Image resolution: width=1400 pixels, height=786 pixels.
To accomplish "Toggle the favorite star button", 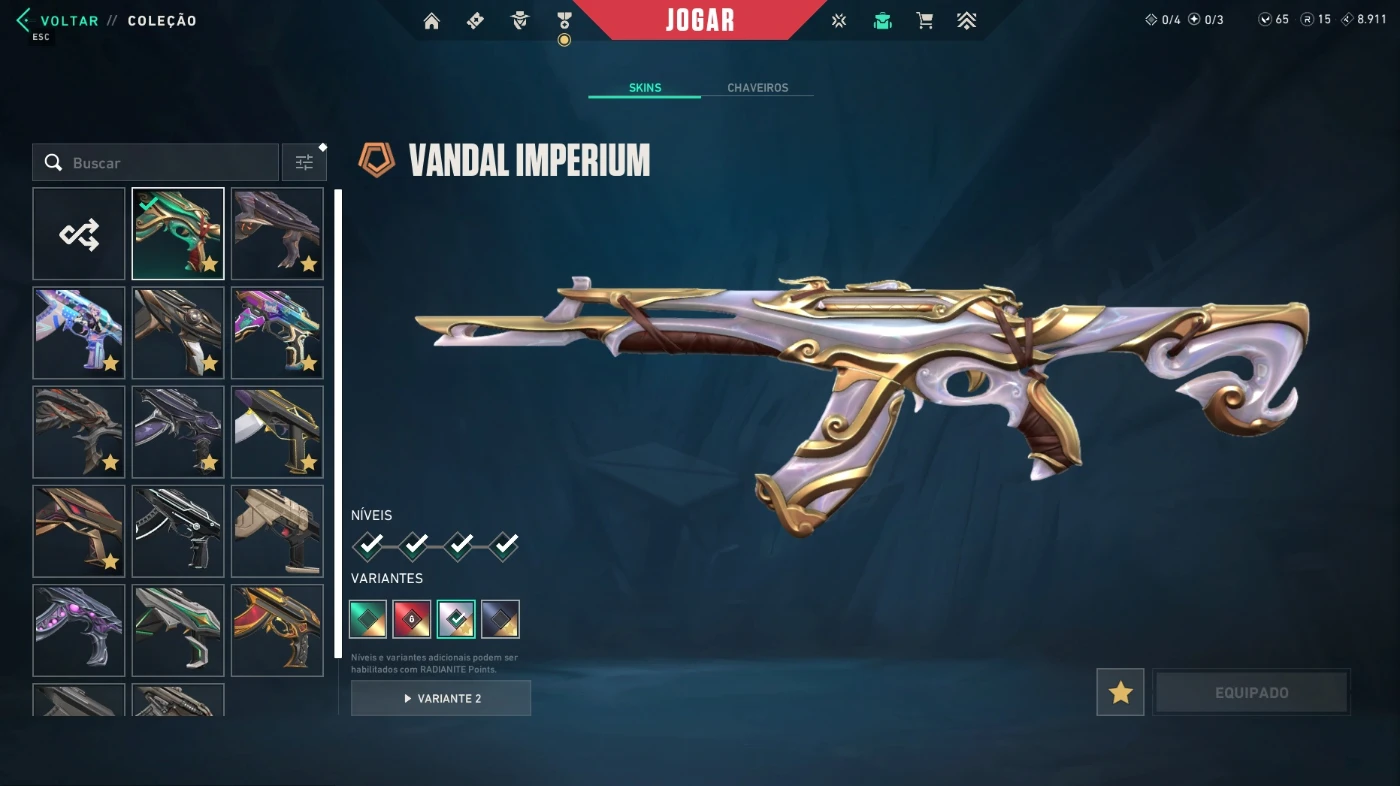I will (x=1120, y=692).
